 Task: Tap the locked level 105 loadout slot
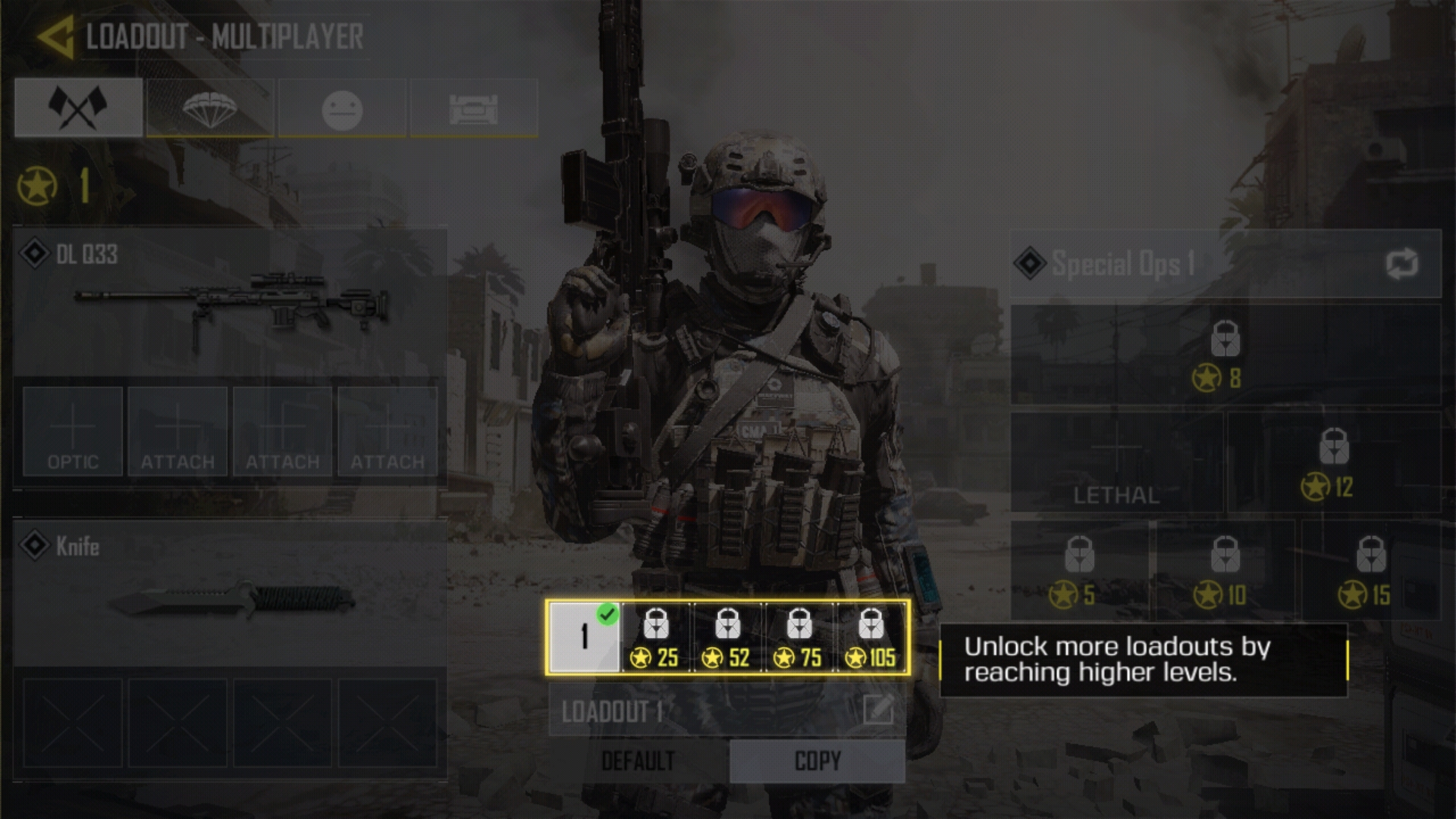pos(871,637)
